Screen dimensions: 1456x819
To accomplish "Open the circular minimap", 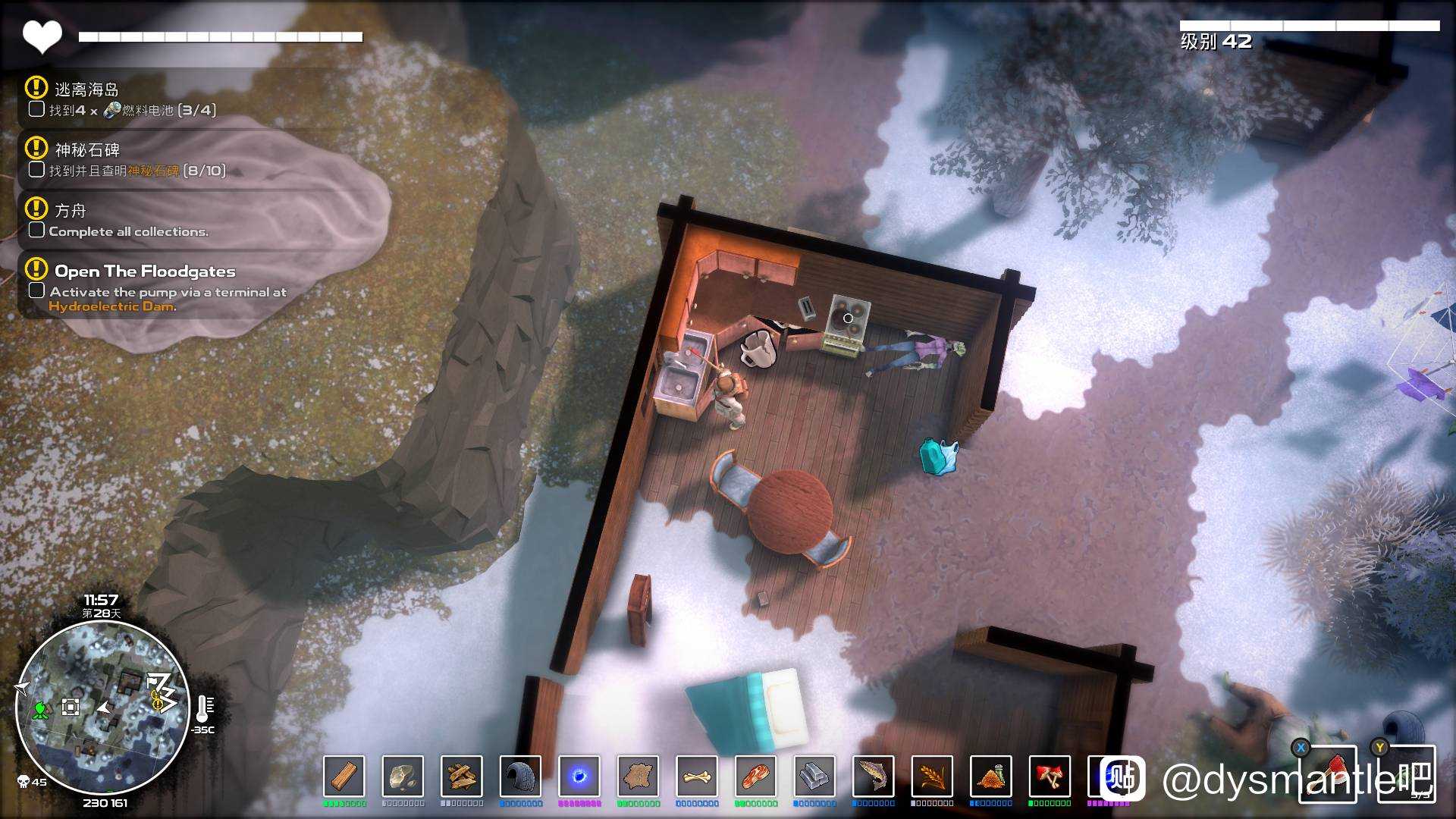I will (x=102, y=708).
